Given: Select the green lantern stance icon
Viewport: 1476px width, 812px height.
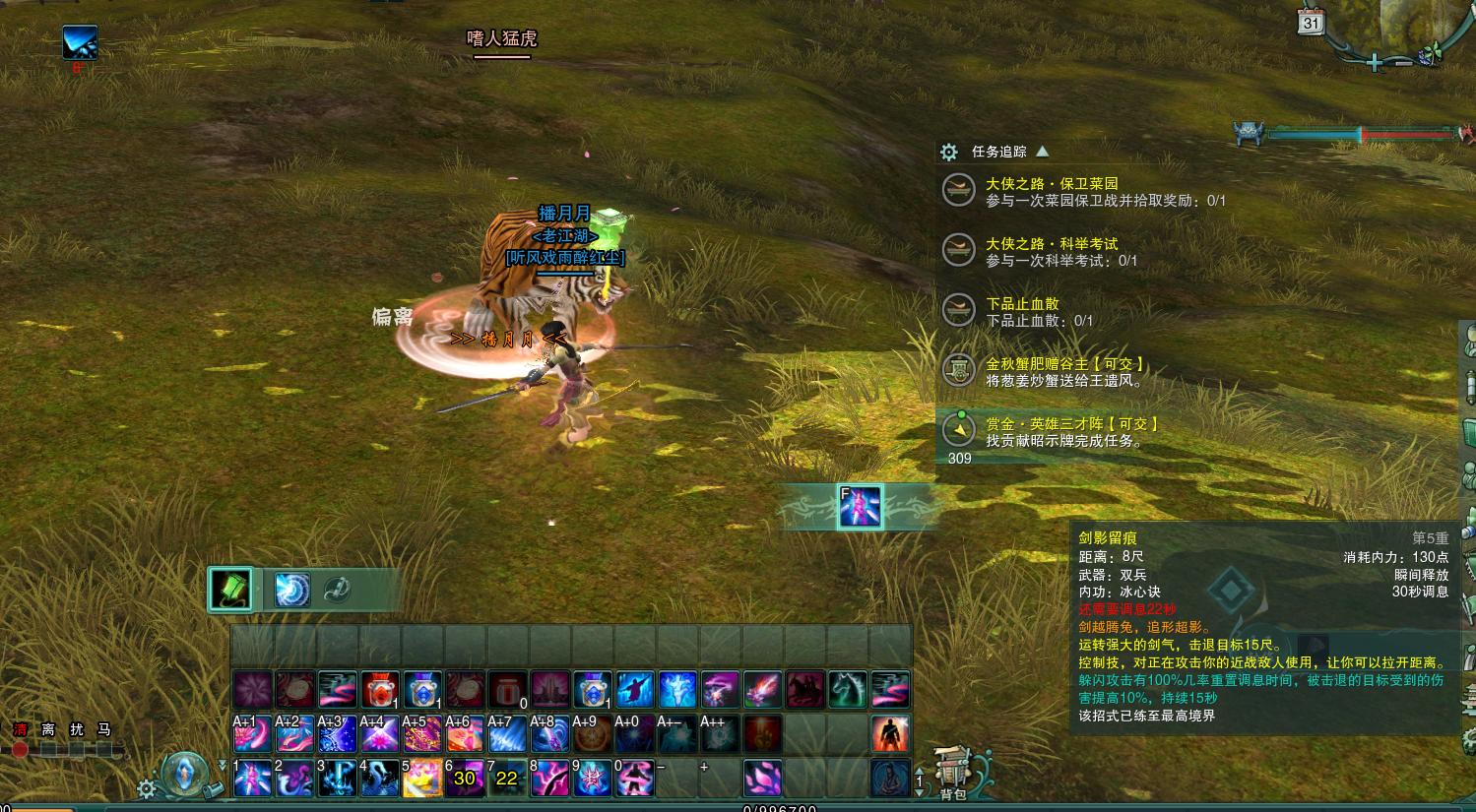Looking at the screenshot, I should coord(231,590).
